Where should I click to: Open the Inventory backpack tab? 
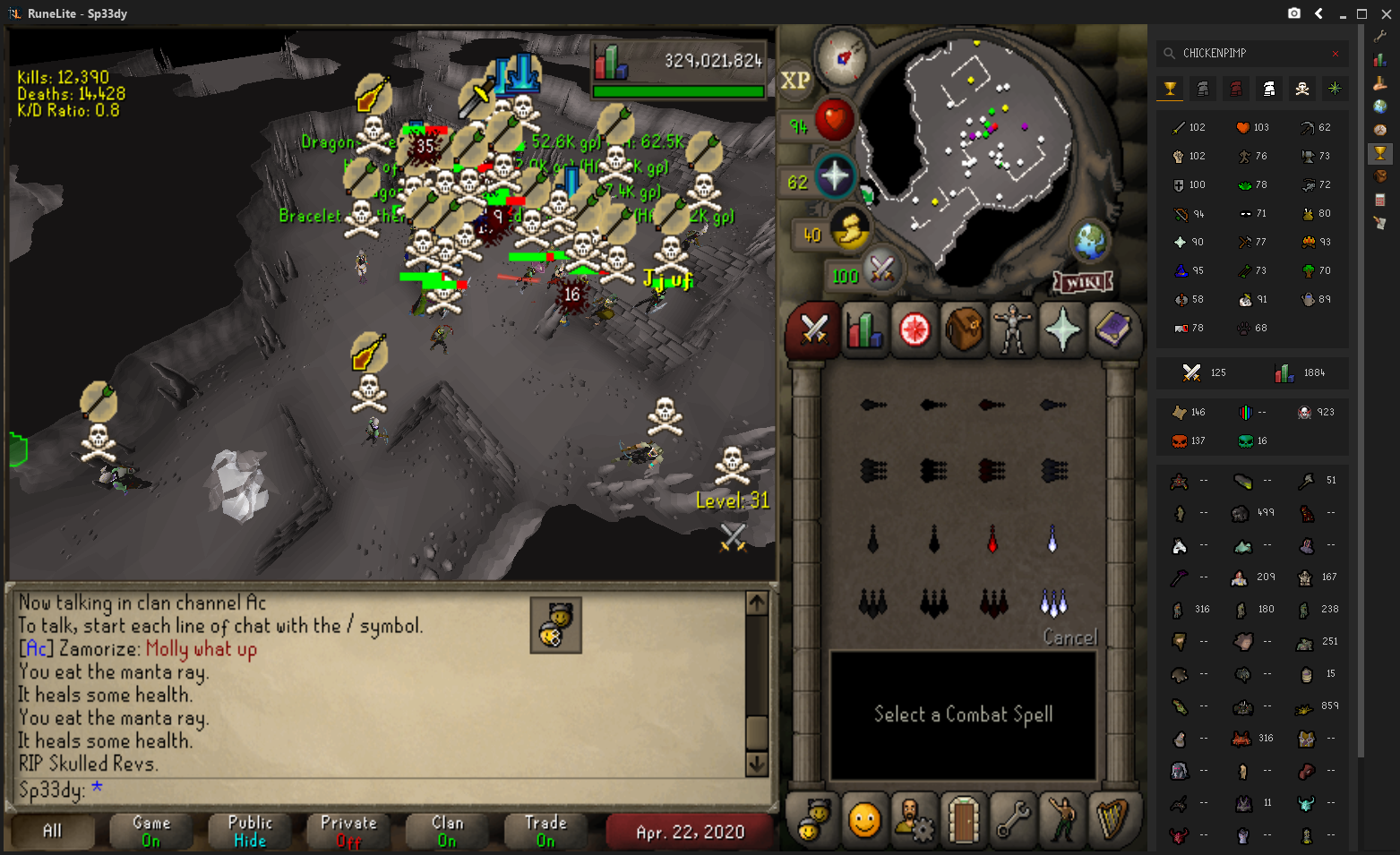[964, 330]
